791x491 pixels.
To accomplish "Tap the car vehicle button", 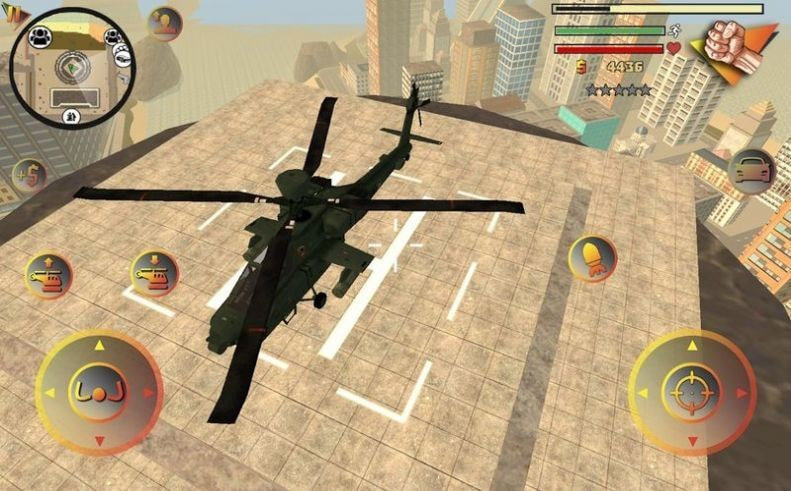I will click(x=751, y=171).
